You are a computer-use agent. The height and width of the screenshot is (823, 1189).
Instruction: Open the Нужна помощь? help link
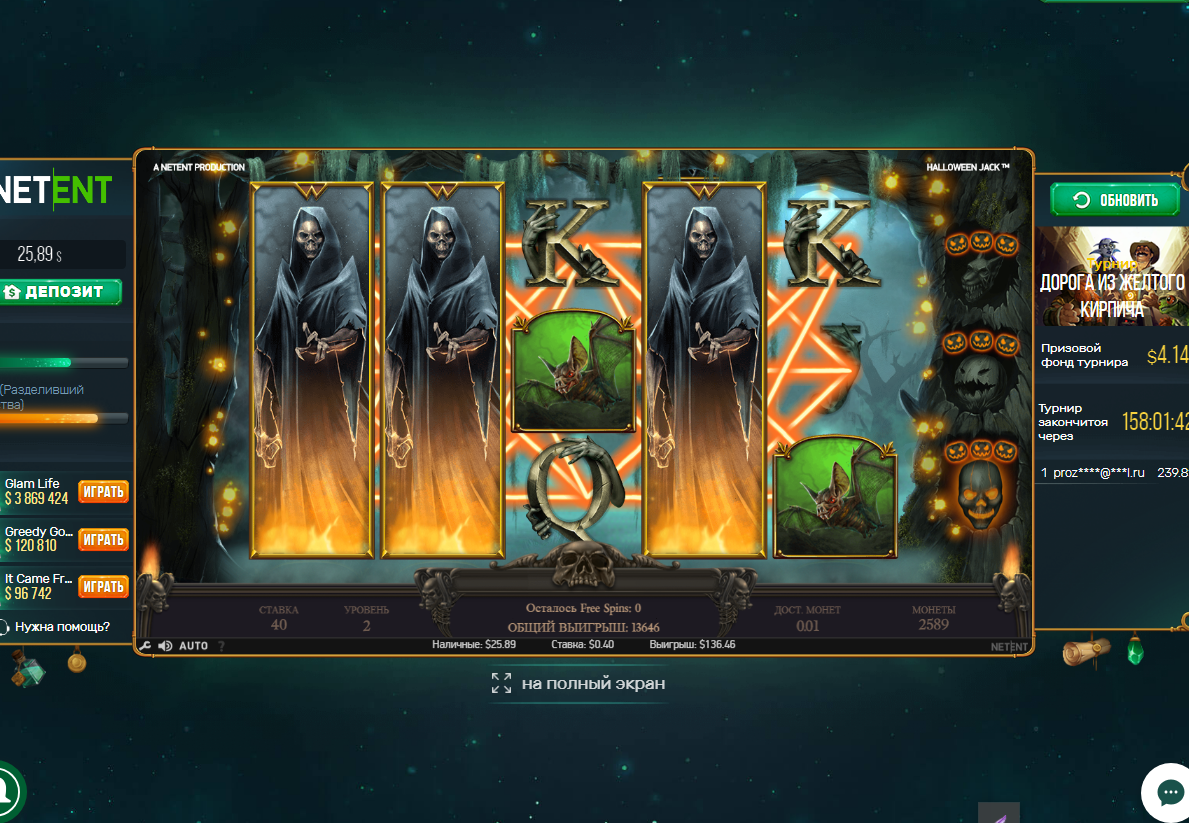pyautogui.click(x=60, y=627)
